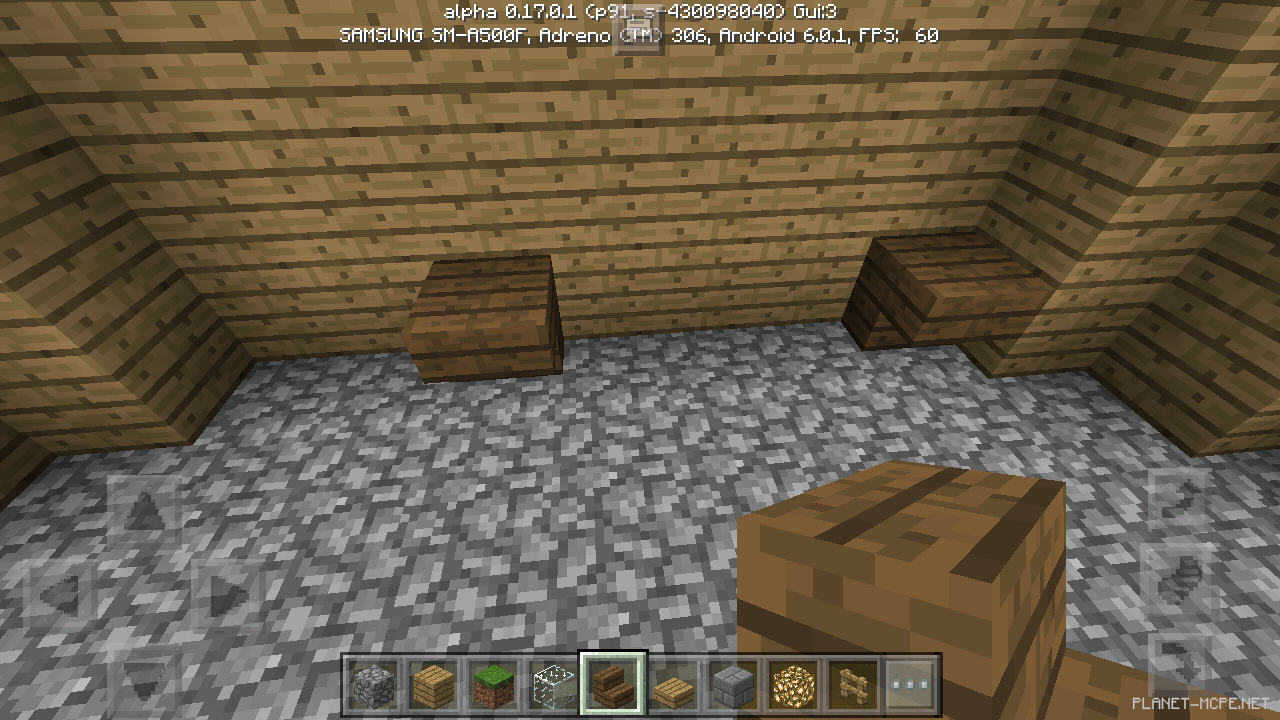
Task: Select the oak planks hotbar slot
Action: point(433,687)
